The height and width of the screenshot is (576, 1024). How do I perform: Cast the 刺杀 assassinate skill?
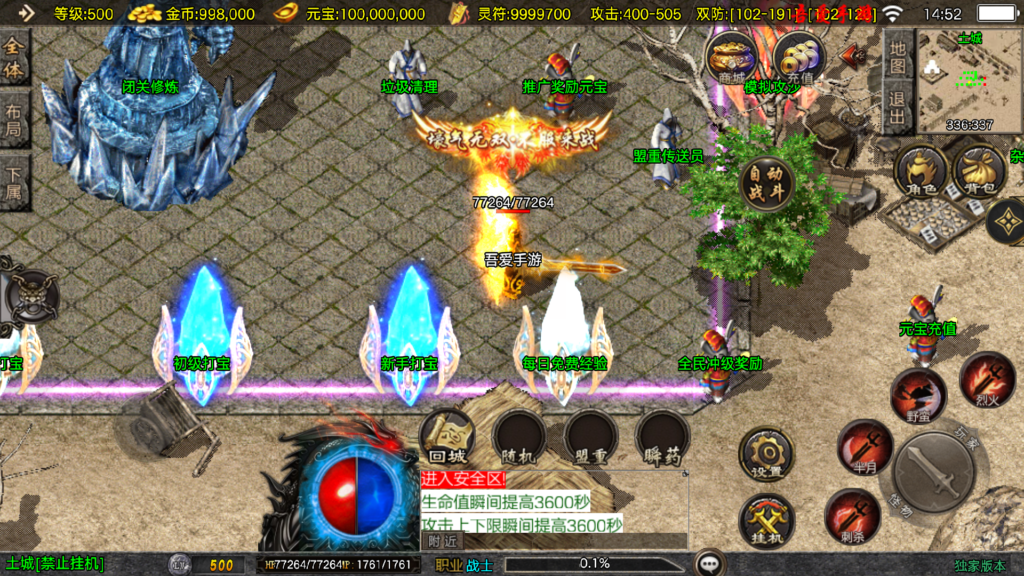pos(852,517)
